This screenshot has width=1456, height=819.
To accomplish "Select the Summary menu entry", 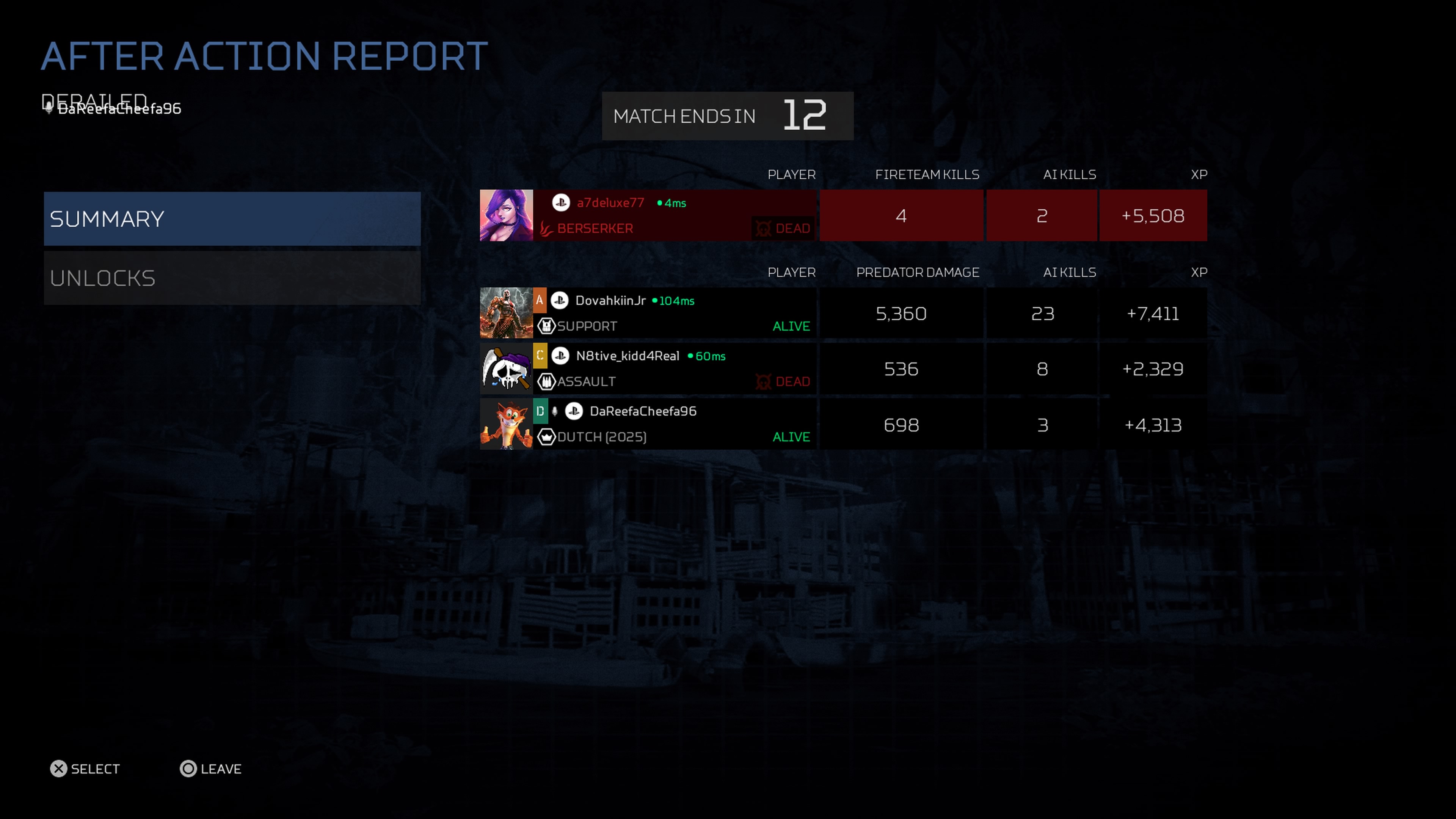I will (x=232, y=219).
